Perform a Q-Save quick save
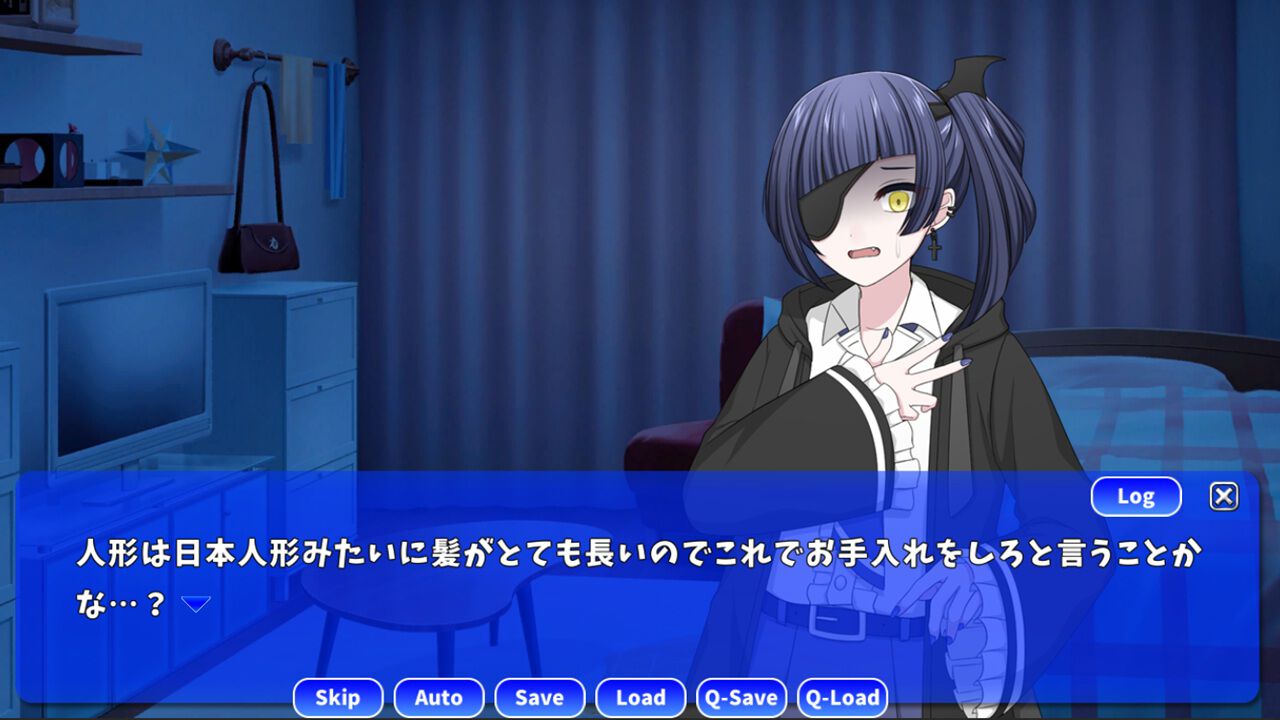 click(x=742, y=697)
